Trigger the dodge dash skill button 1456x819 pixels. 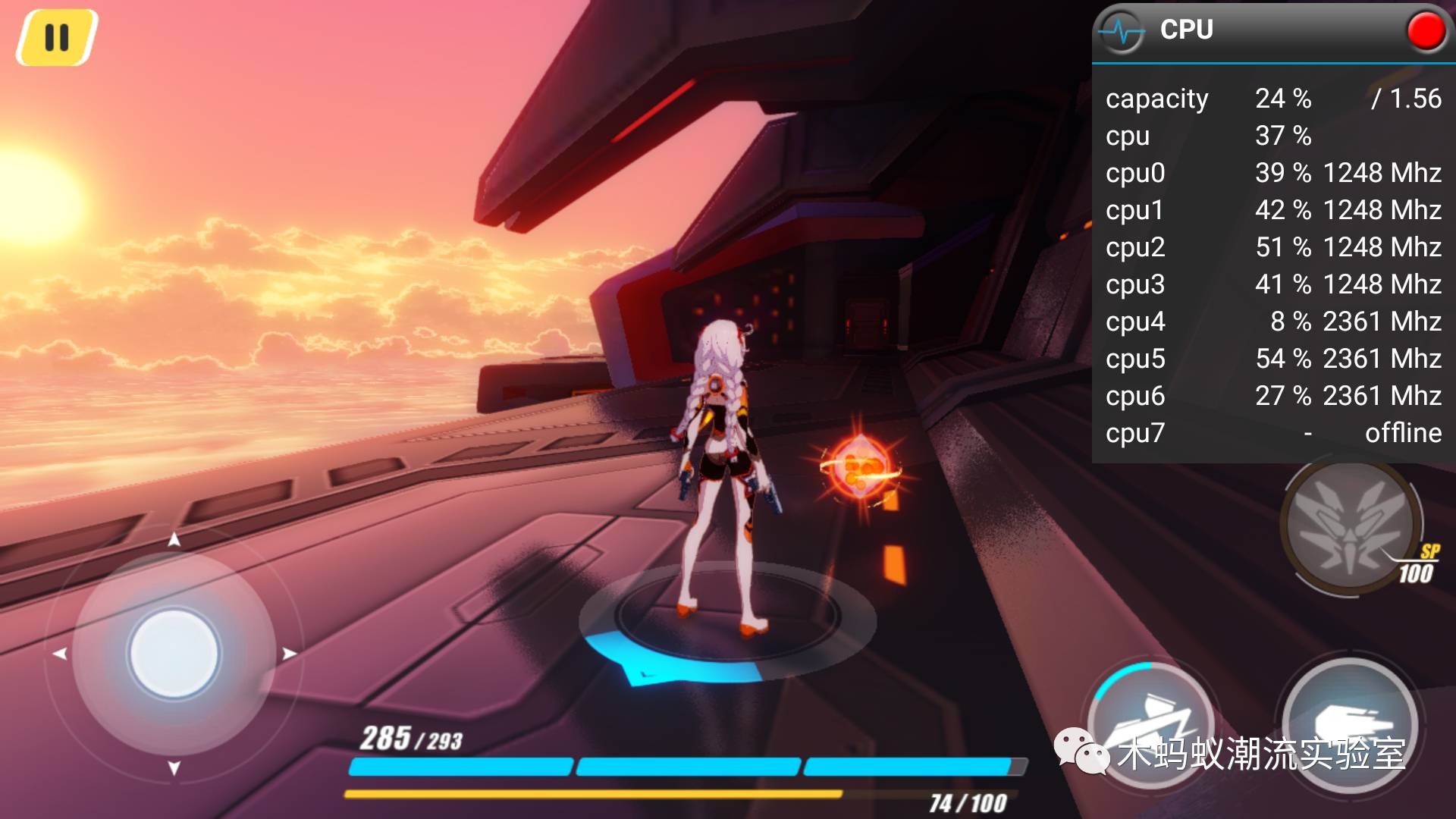tap(1151, 724)
